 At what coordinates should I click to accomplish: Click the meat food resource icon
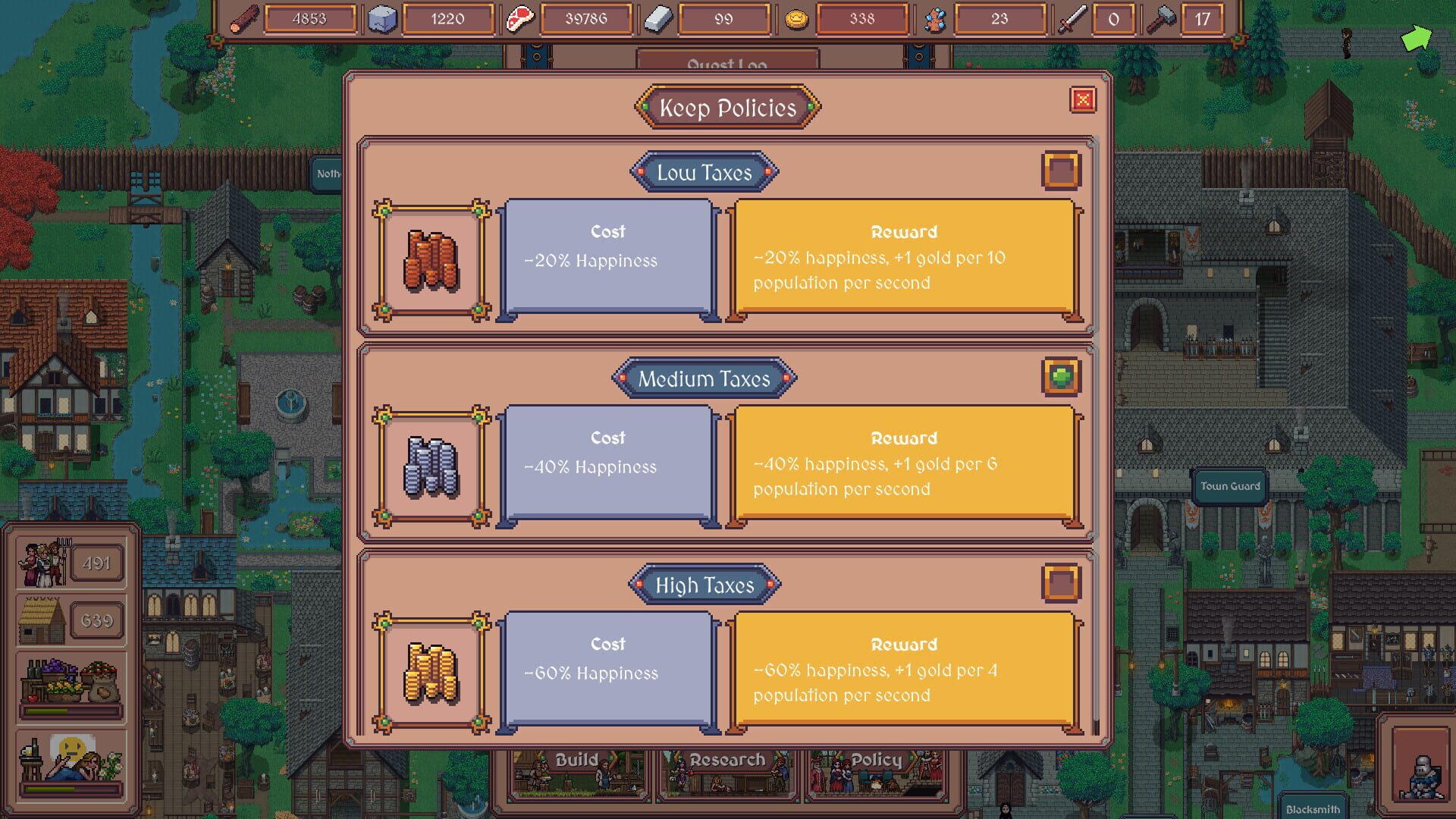519,19
